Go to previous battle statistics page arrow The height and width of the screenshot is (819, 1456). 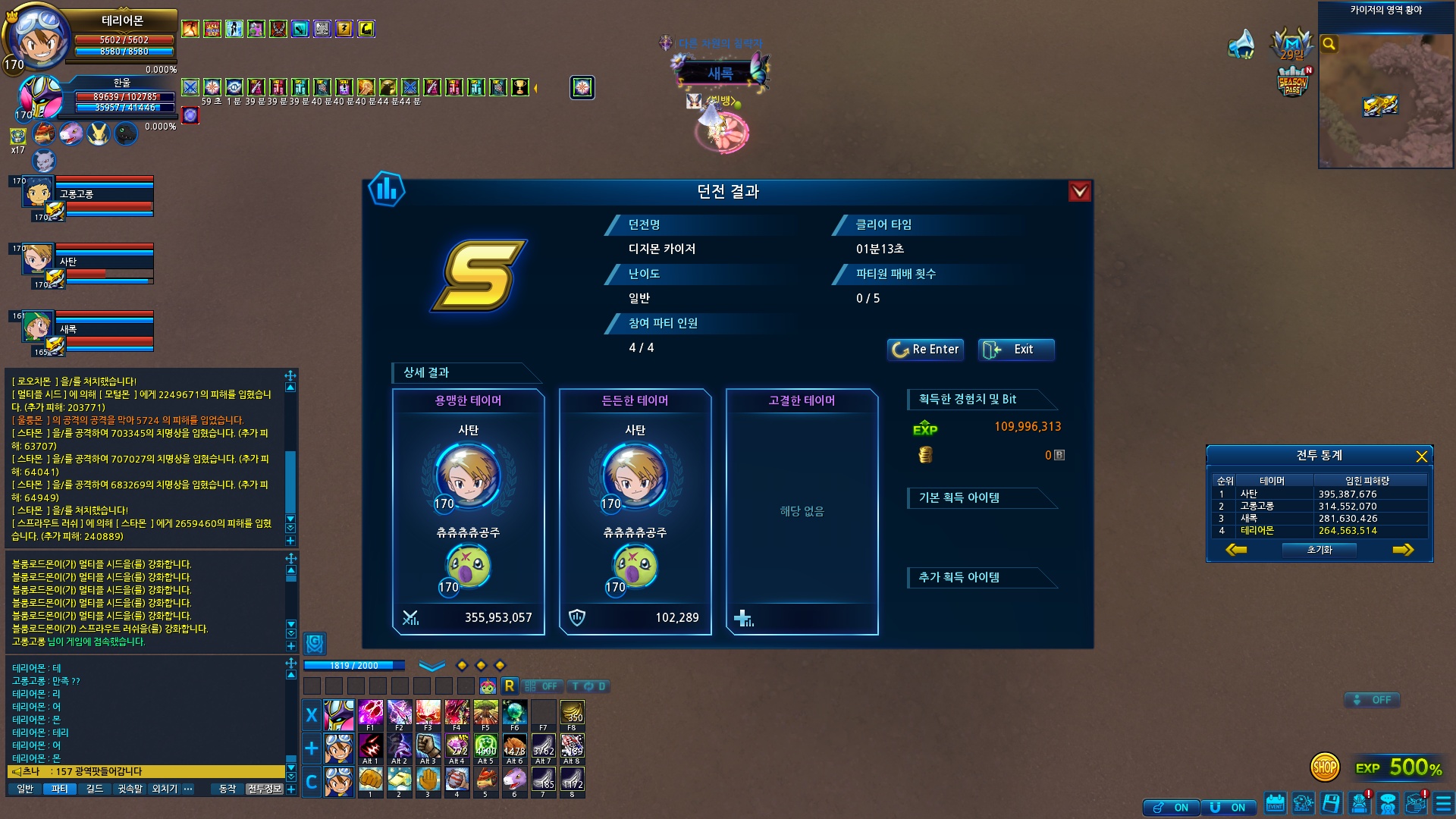[1236, 550]
